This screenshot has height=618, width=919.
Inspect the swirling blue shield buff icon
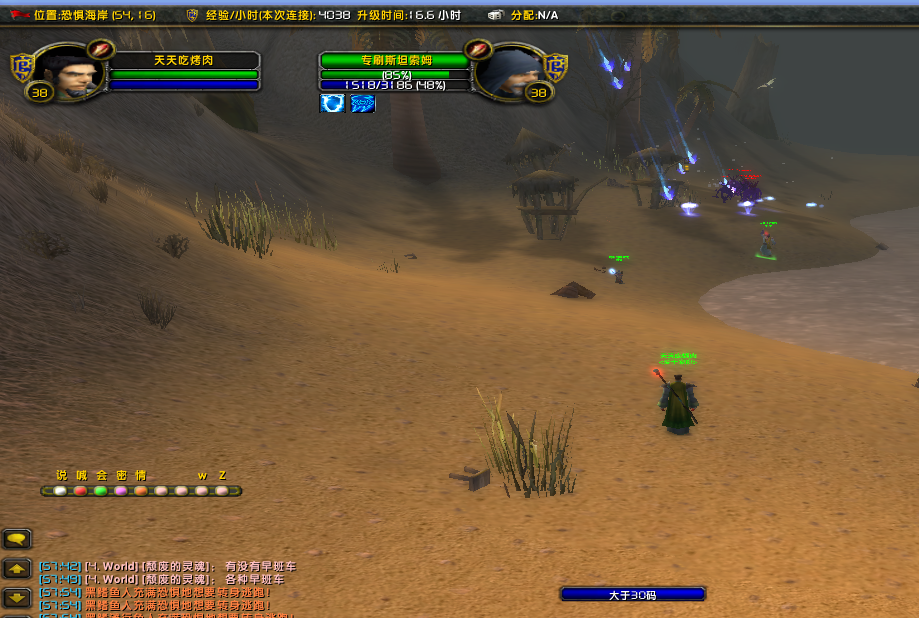click(x=332, y=103)
